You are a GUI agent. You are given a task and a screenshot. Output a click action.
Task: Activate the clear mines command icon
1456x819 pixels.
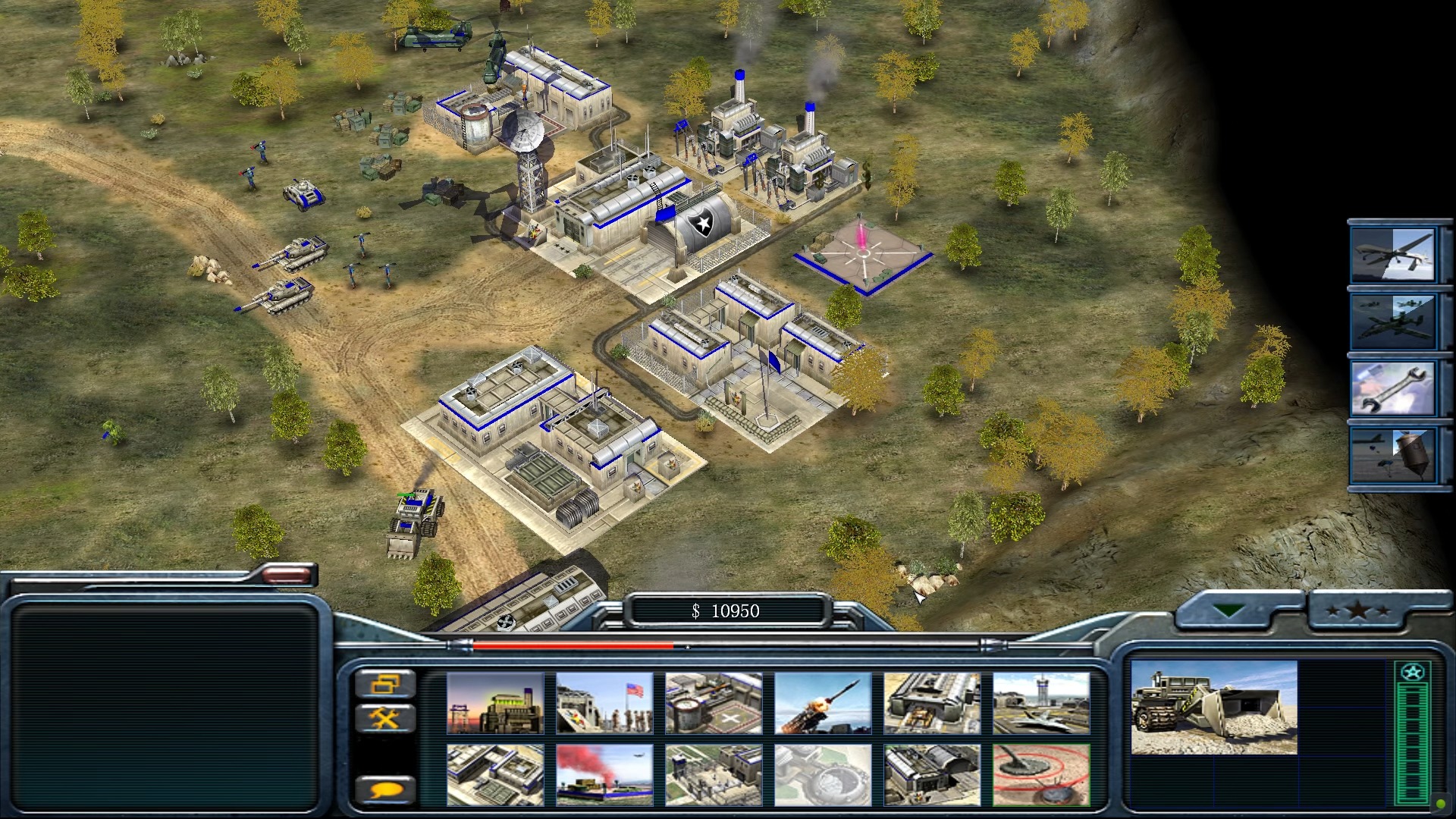[x=1041, y=774]
